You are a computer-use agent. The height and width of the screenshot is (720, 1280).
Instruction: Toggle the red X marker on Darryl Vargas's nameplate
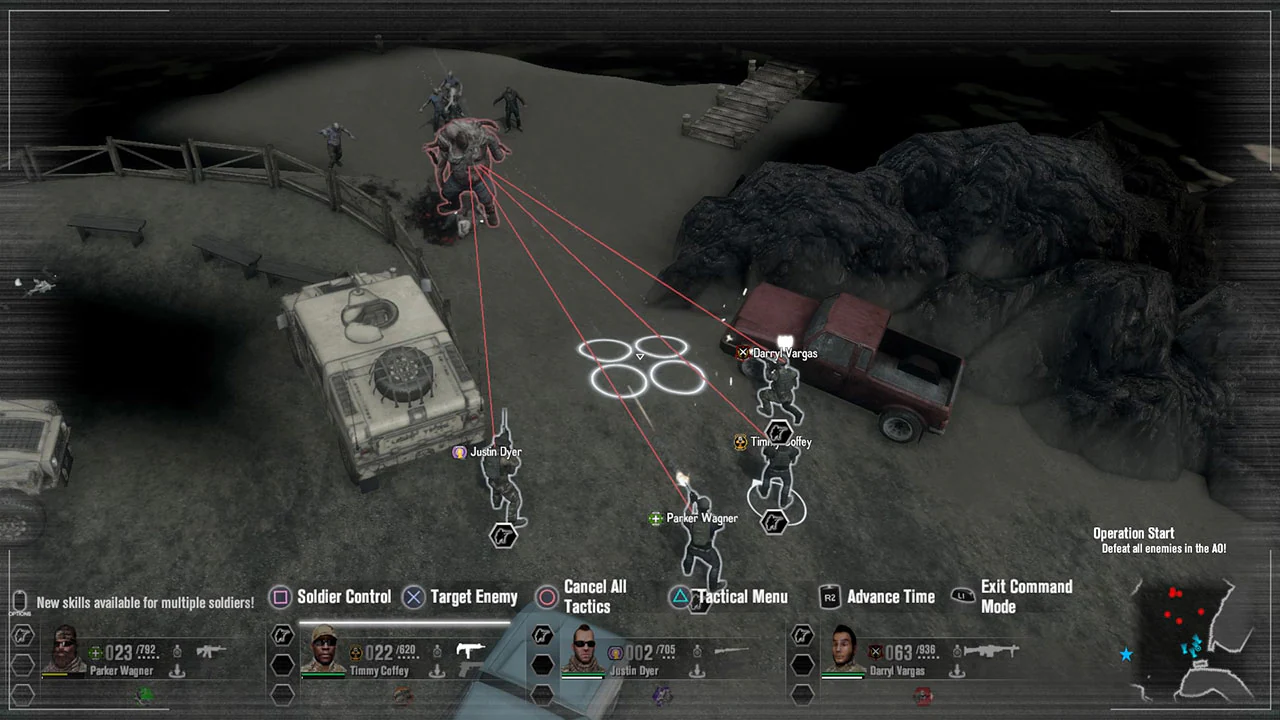(x=743, y=352)
